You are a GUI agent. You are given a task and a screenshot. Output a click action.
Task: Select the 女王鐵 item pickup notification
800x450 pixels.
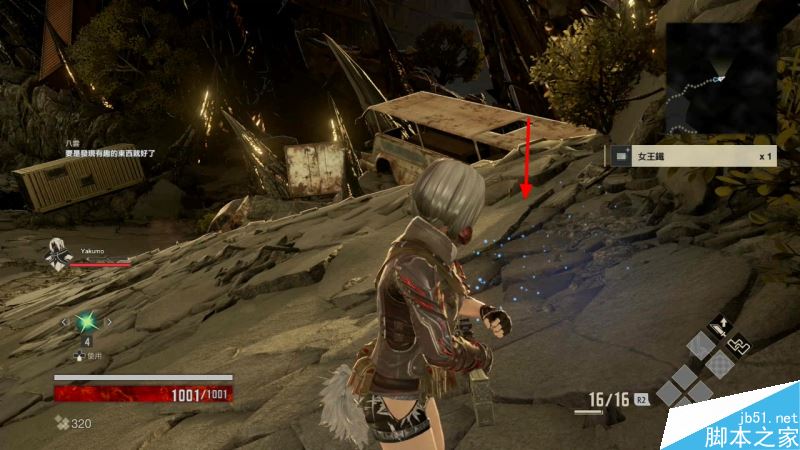(692, 156)
